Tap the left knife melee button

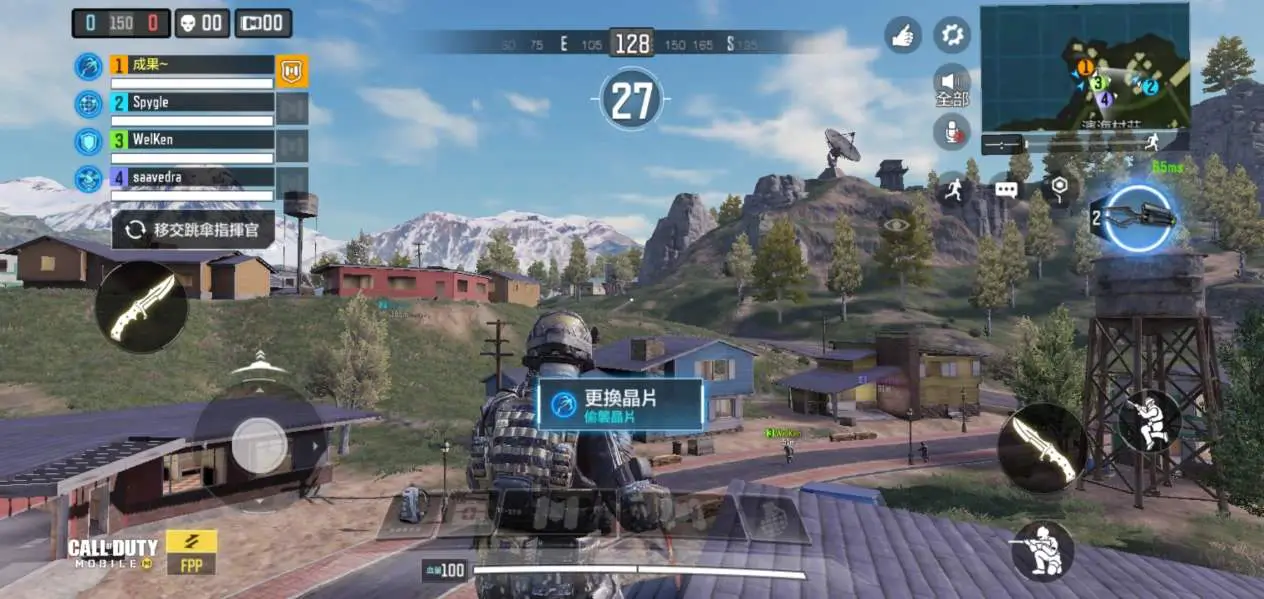[141, 306]
